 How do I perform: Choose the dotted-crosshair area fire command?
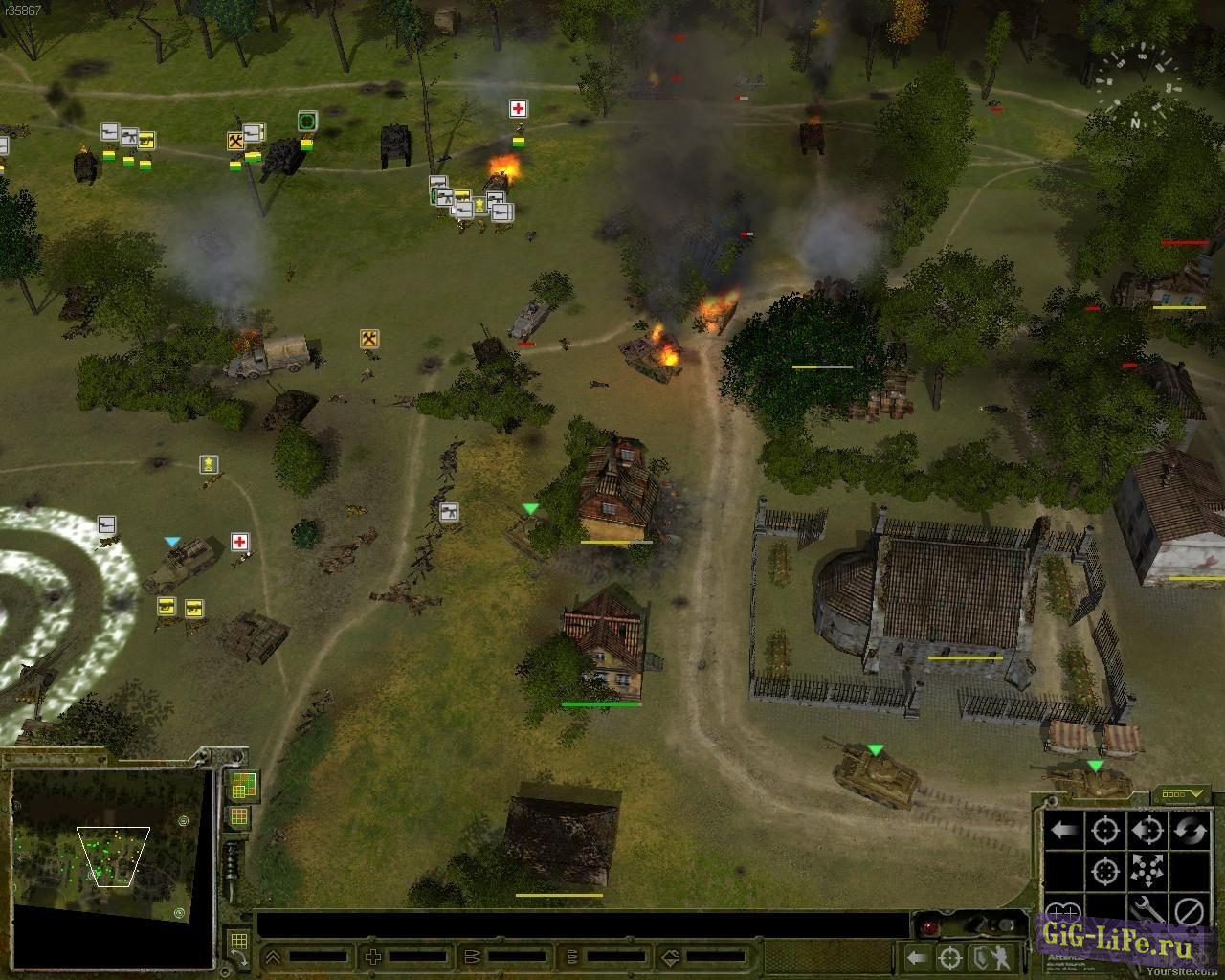1104,871
